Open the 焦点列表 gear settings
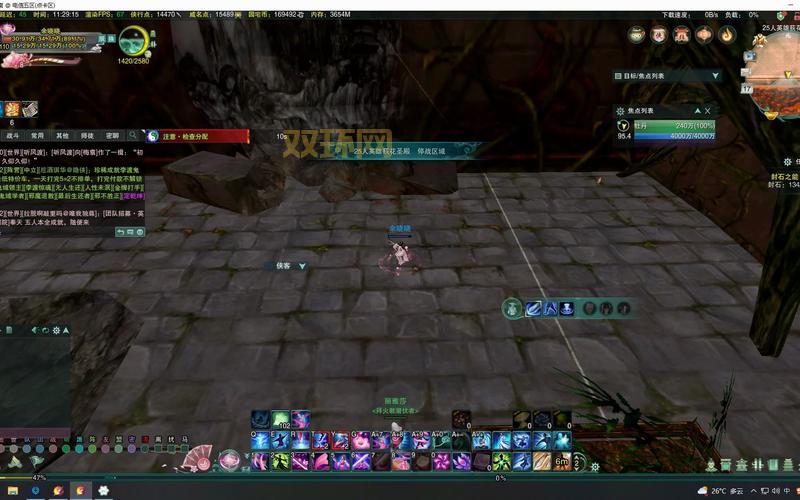Viewport: 800px width, 500px height. 620,111
